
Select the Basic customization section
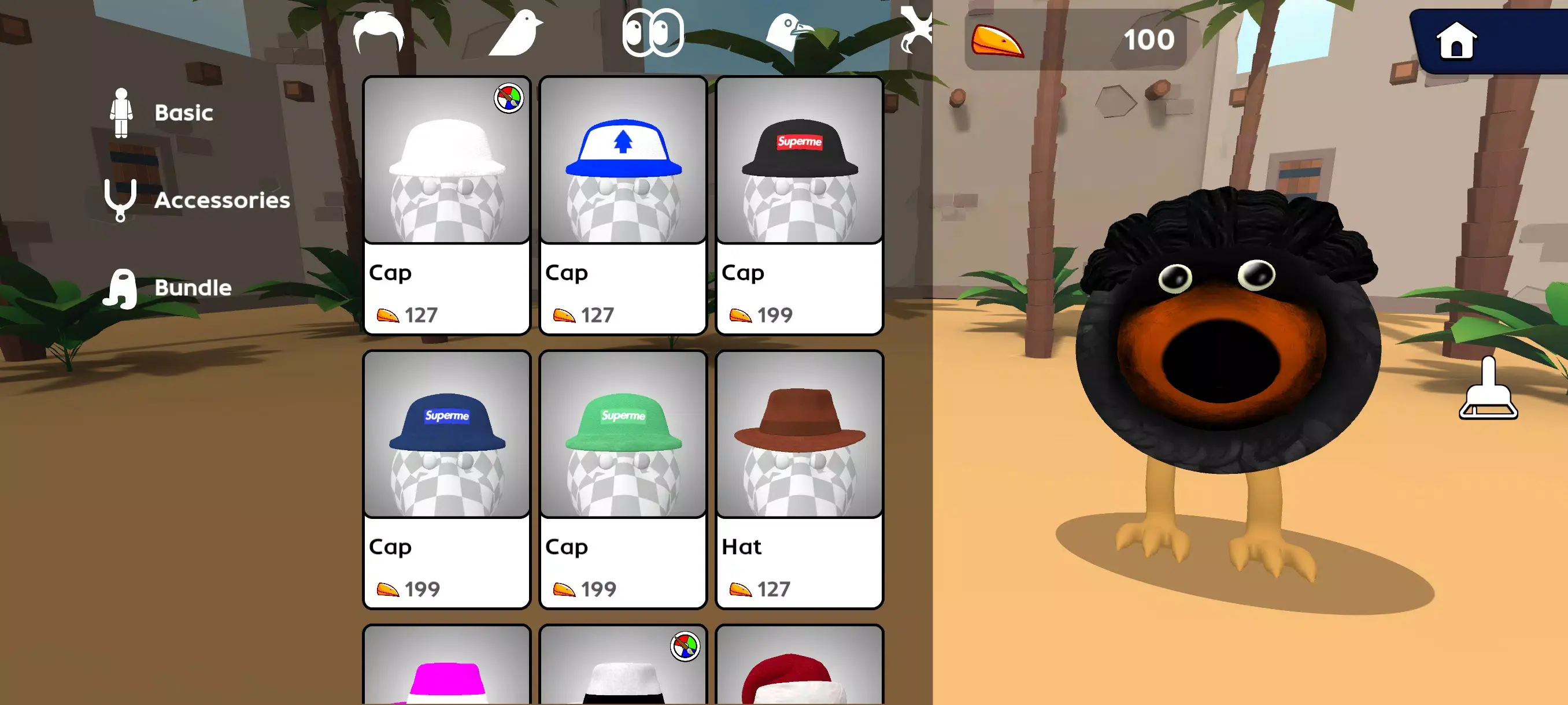(183, 112)
